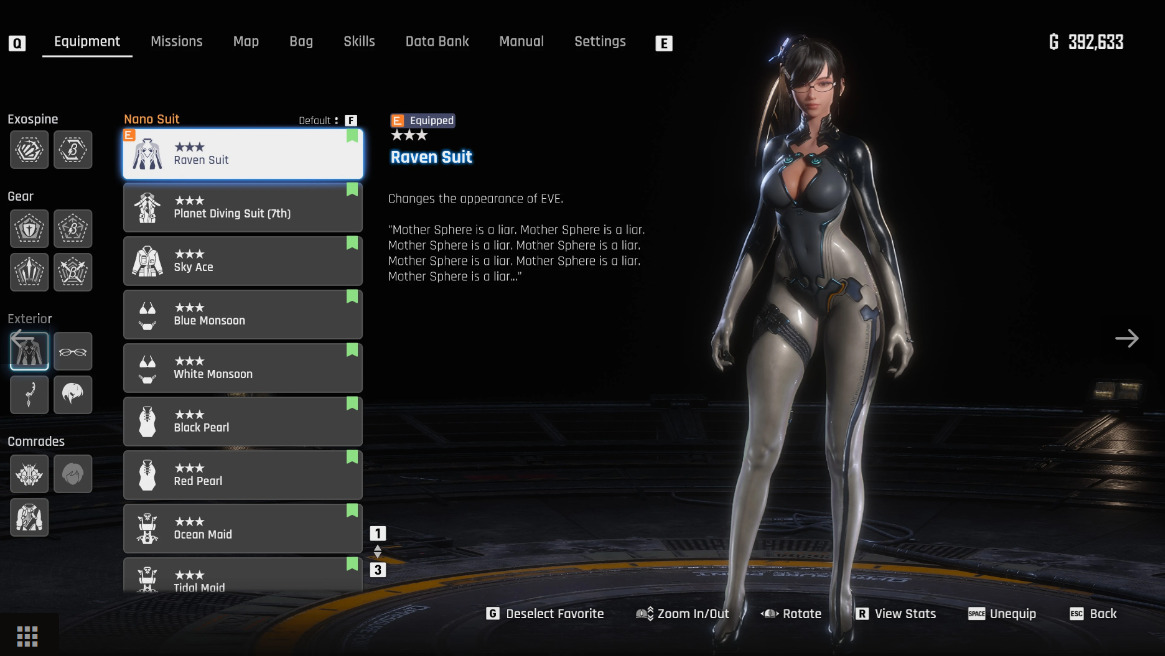
Task: Open the Map tab
Action: 246,41
